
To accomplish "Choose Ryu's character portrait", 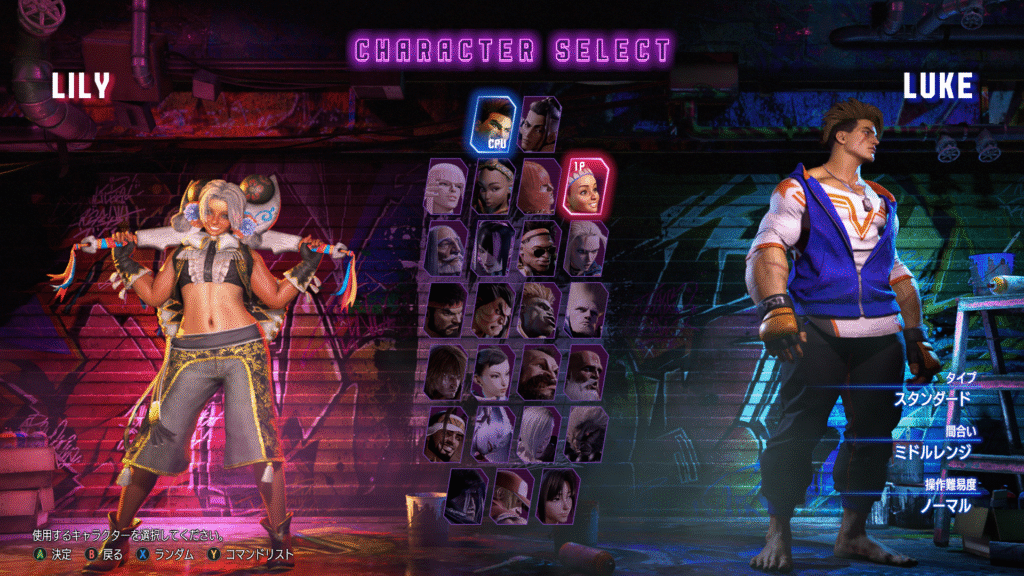I will (x=447, y=310).
